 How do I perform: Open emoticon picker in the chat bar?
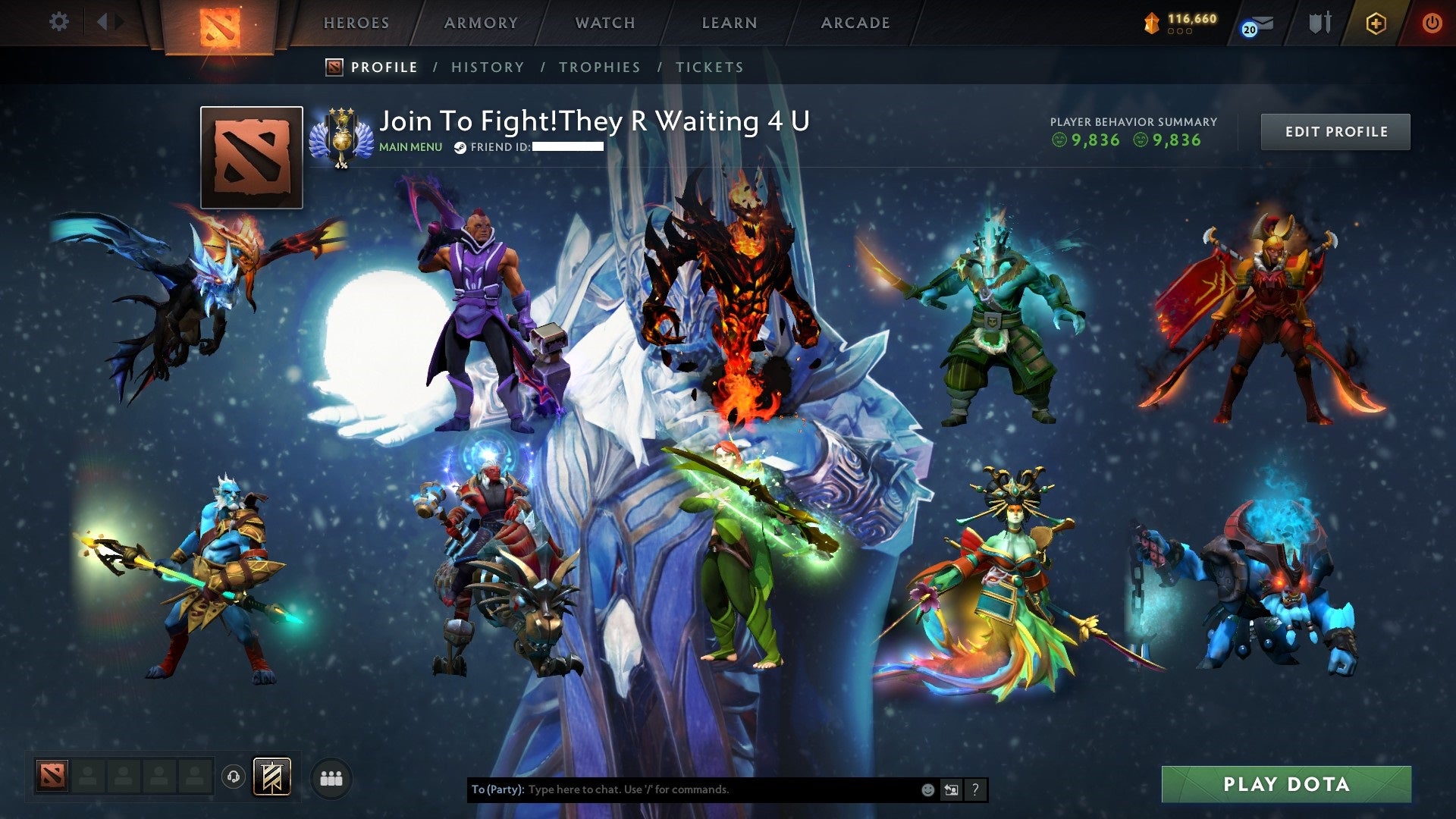point(927,789)
